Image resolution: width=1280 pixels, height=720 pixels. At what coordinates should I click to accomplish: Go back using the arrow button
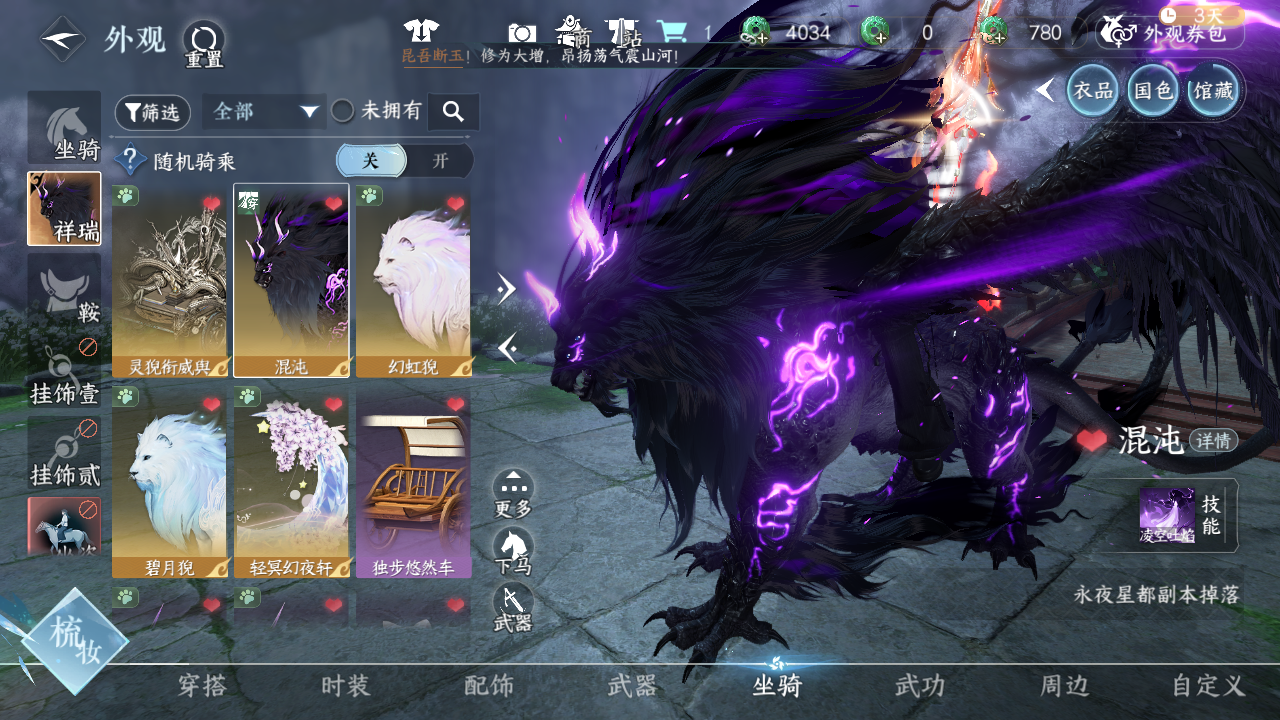click(x=62, y=39)
